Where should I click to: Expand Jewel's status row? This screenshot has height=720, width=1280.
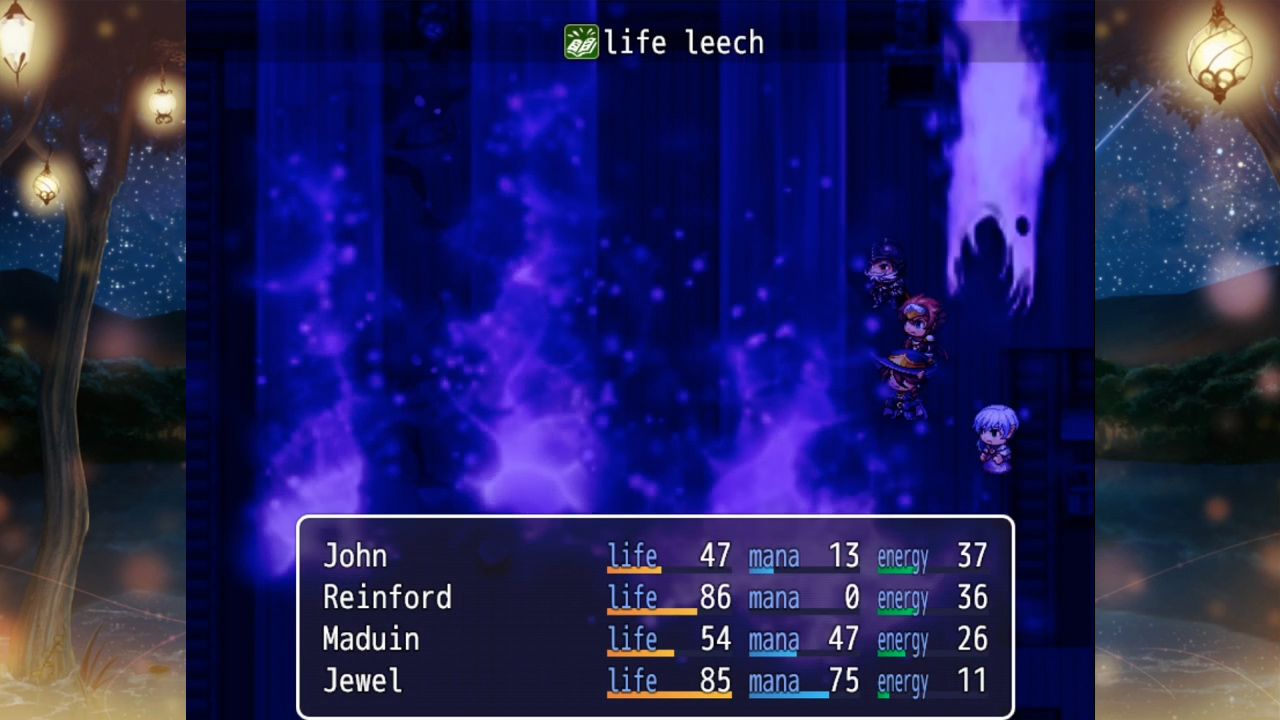(660, 680)
